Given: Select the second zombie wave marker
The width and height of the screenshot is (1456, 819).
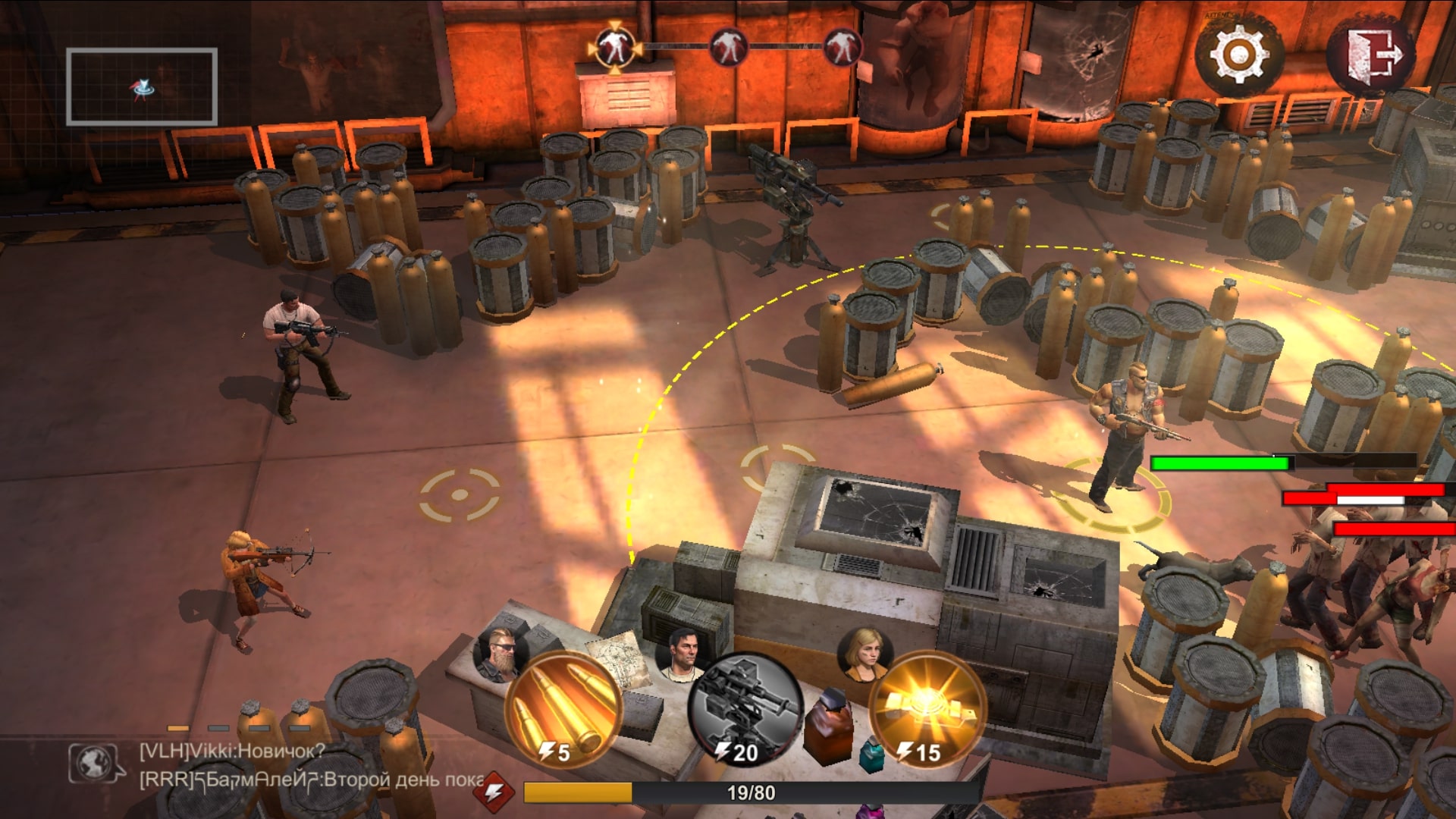Looking at the screenshot, I should pyautogui.click(x=728, y=47).
